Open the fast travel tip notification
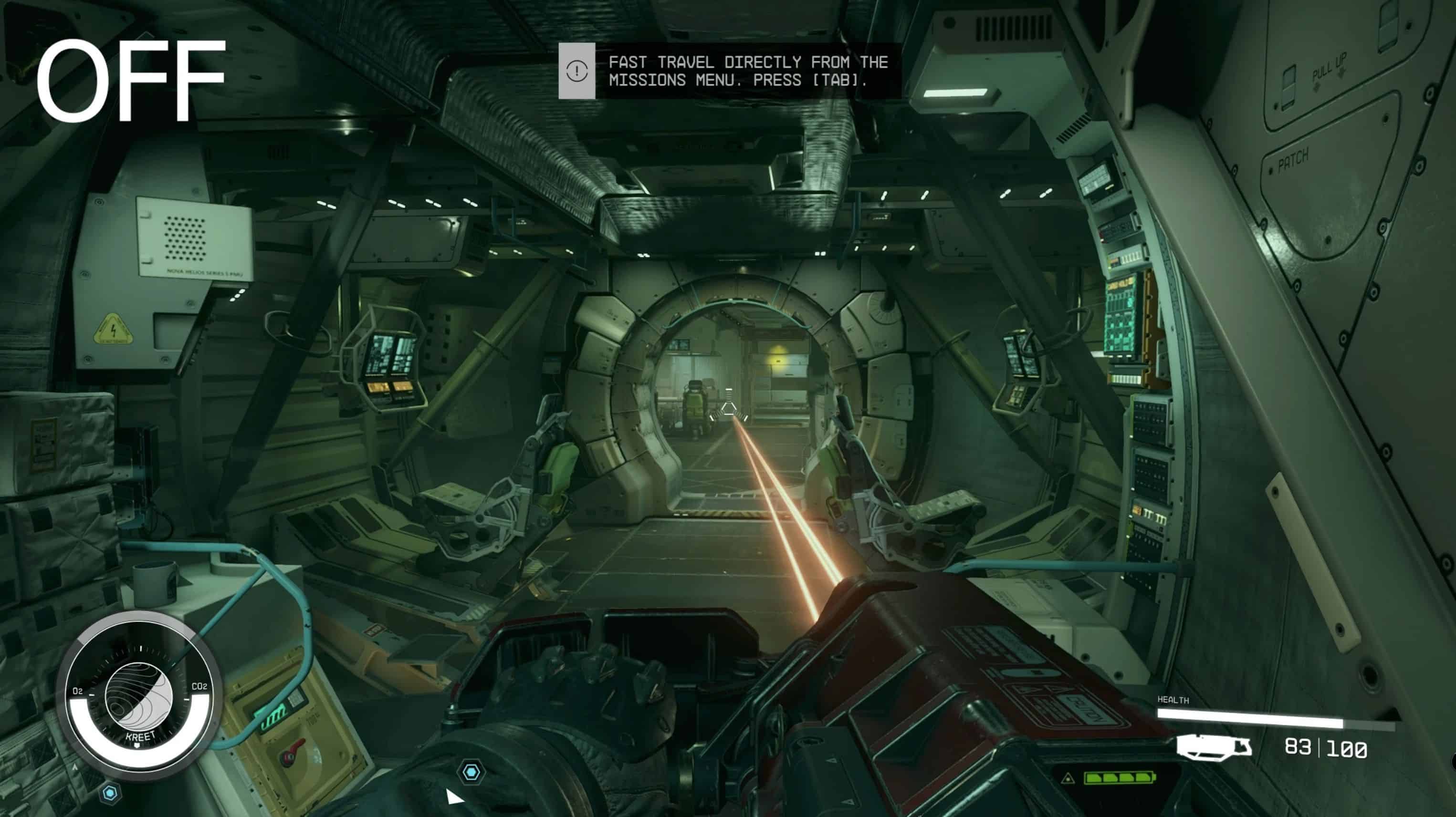 pyautogui.click(x=747, y=71)
